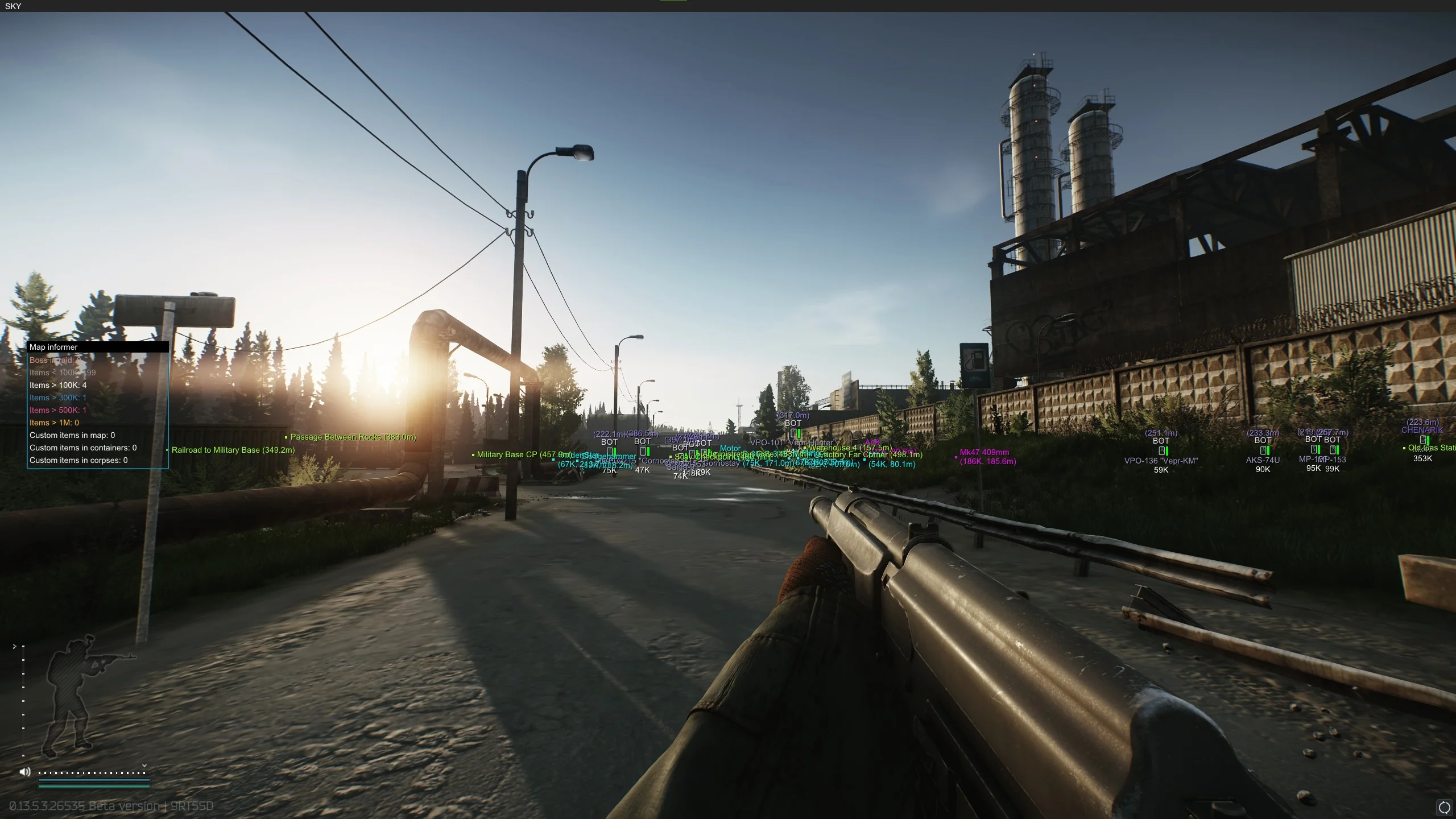Click the green marker next to Railroad to Military Base
Image resolution: width=1456 pixels, height=819 pixels.
[x=166, y=450]
